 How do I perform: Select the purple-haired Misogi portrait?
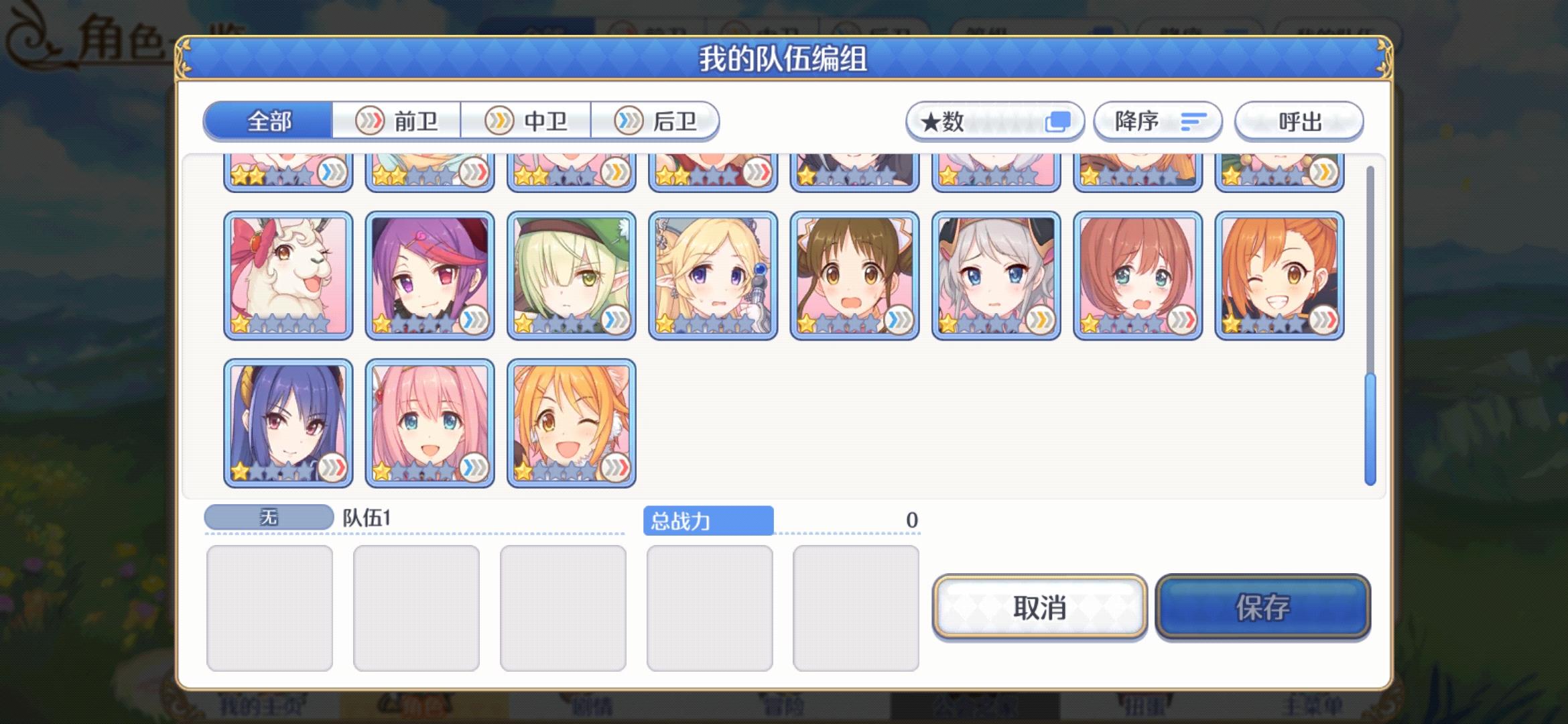430,275
